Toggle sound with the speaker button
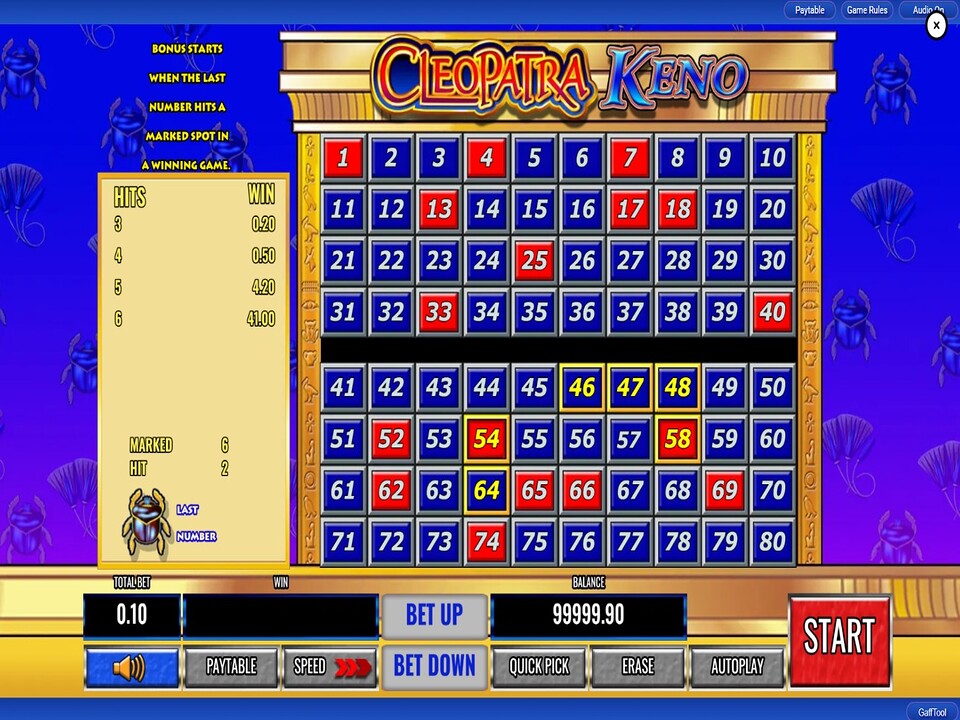The image size is (960, 720). [131, 667]
